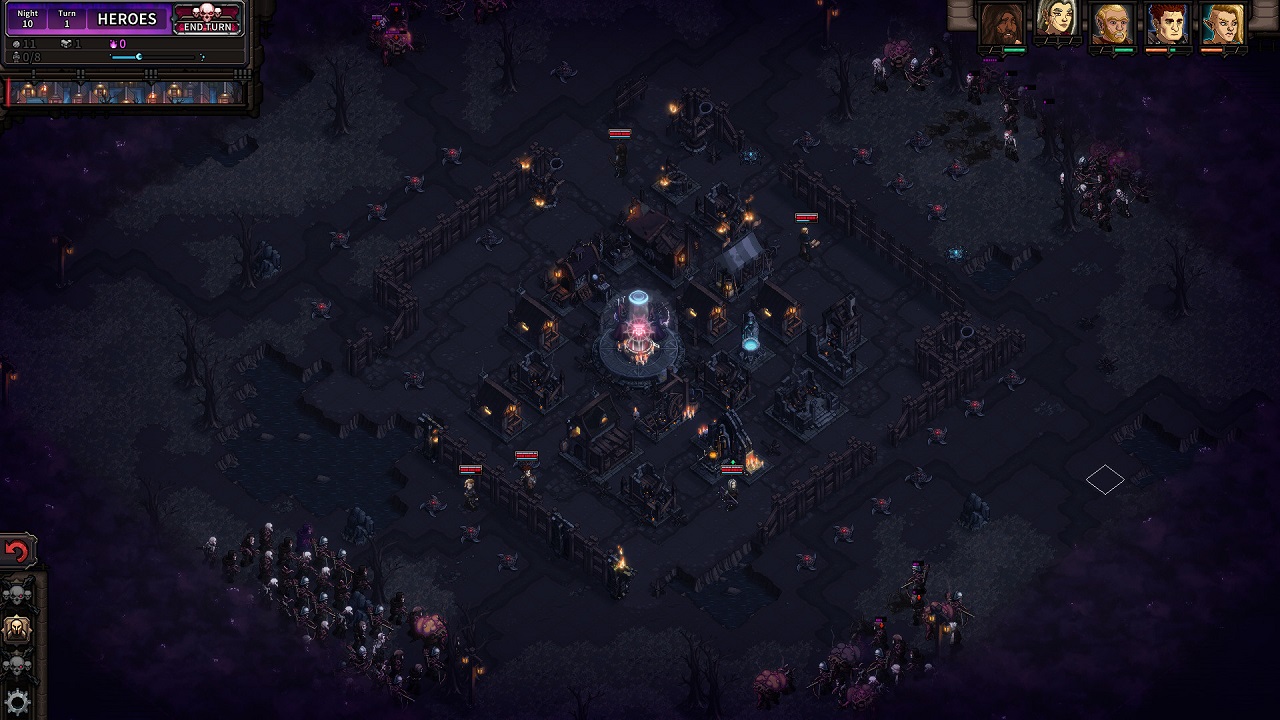This screenshot has width=1280, height=720.
Task: Select the red-haired hero portrait
Action: 1167,24
